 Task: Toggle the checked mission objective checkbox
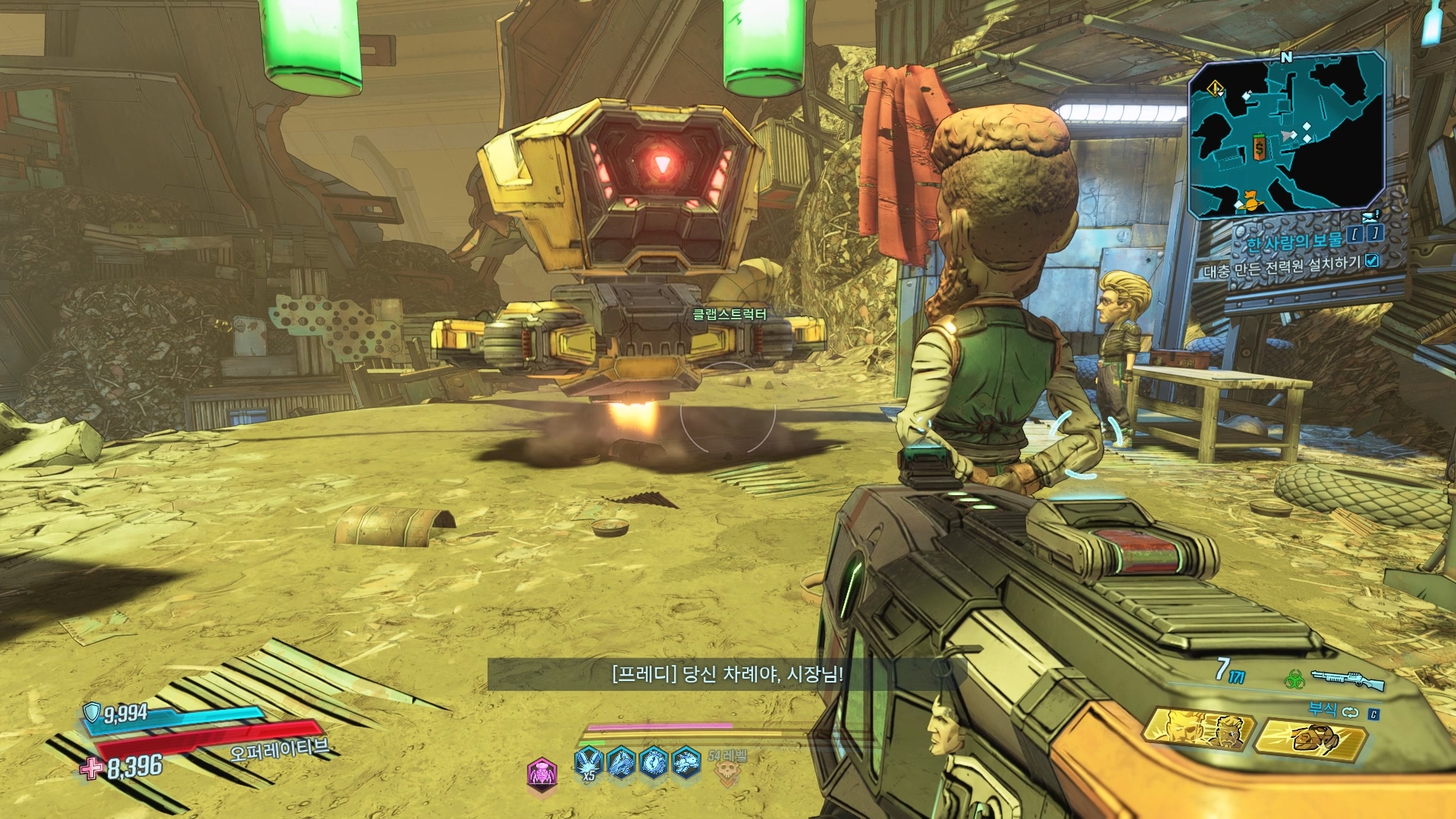[x=1371, y=261]
